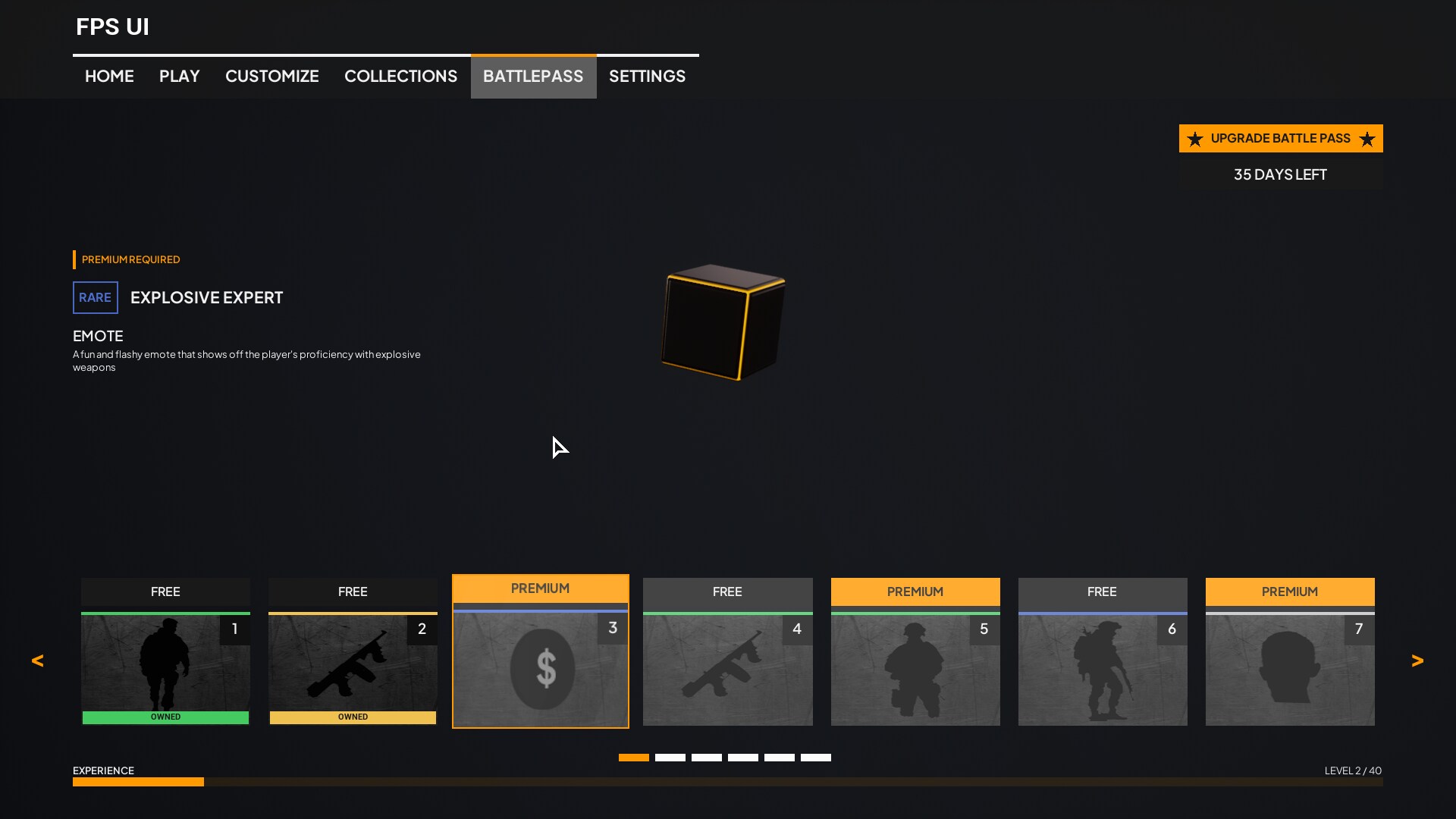Viewport: 1456px width, 819px height.
Task: Click the star icon beside Upgrade Battle Pass
Action: [1195, 138]
